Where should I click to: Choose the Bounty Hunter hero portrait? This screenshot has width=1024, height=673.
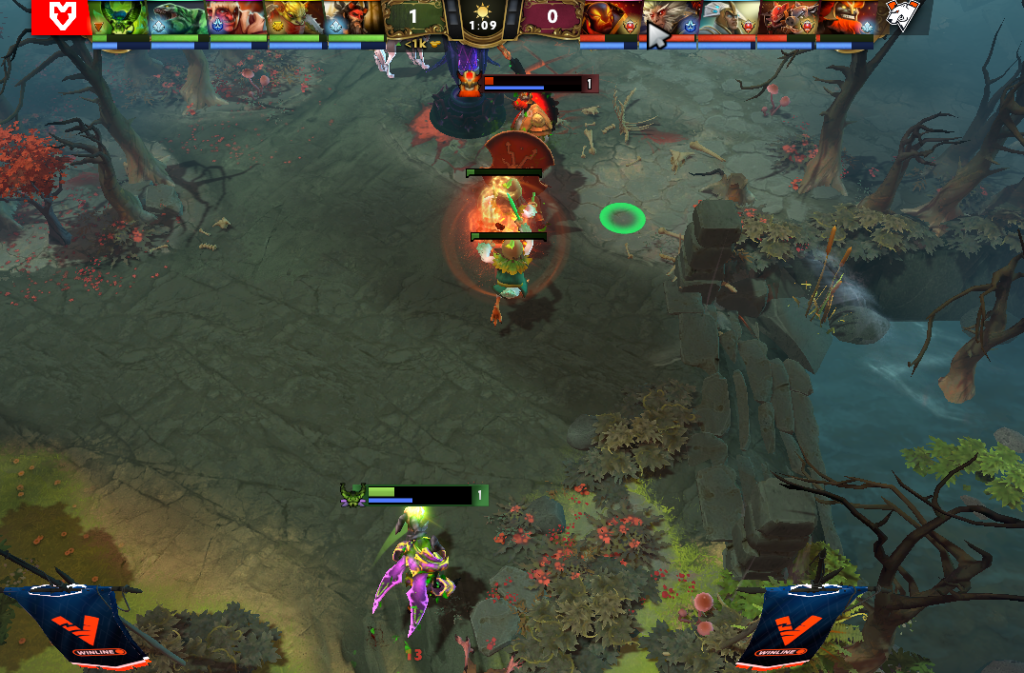pyautogui.click(x=296, y=17)
